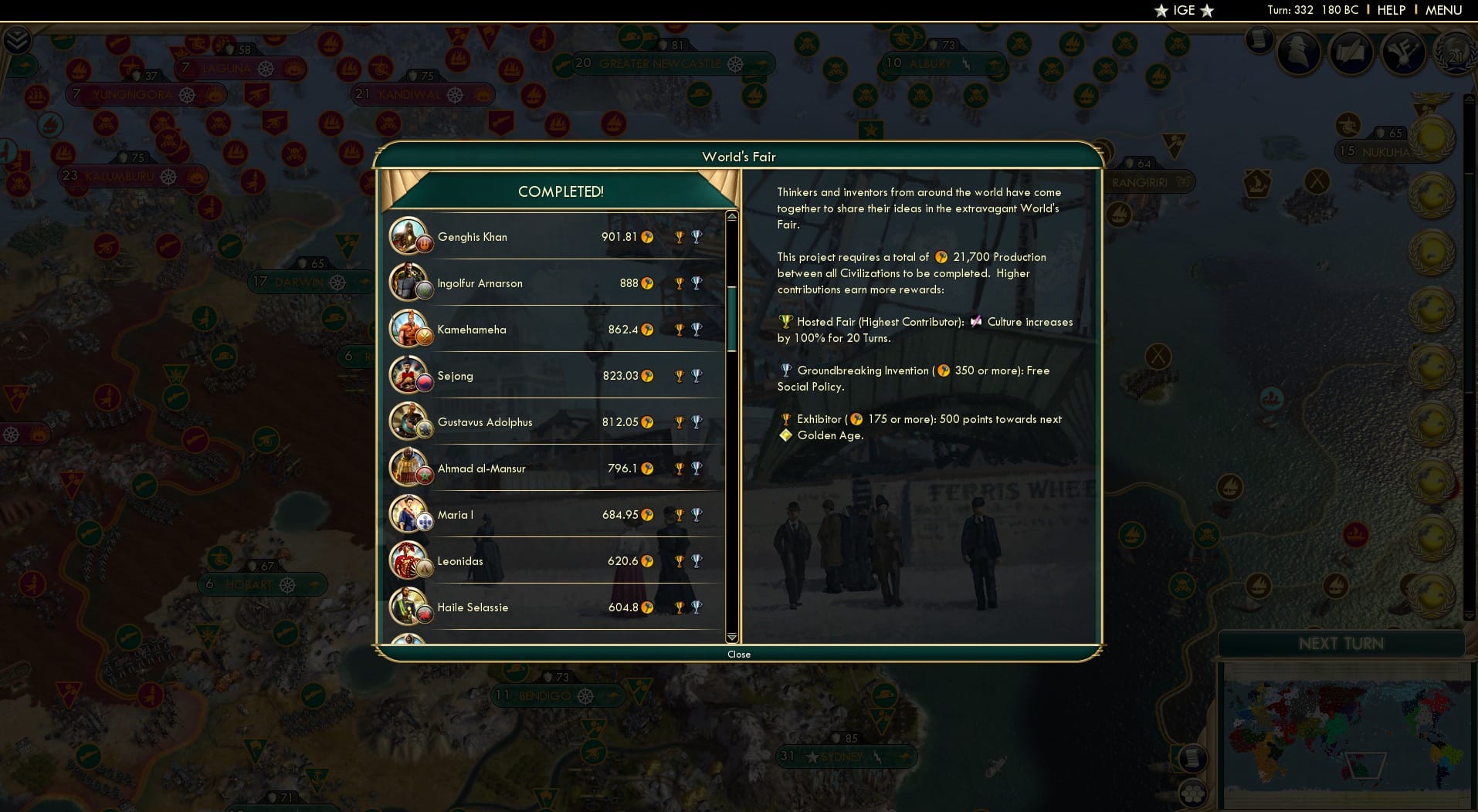
Task: Open the Culture overview icon at top right
Action: 1405,53
